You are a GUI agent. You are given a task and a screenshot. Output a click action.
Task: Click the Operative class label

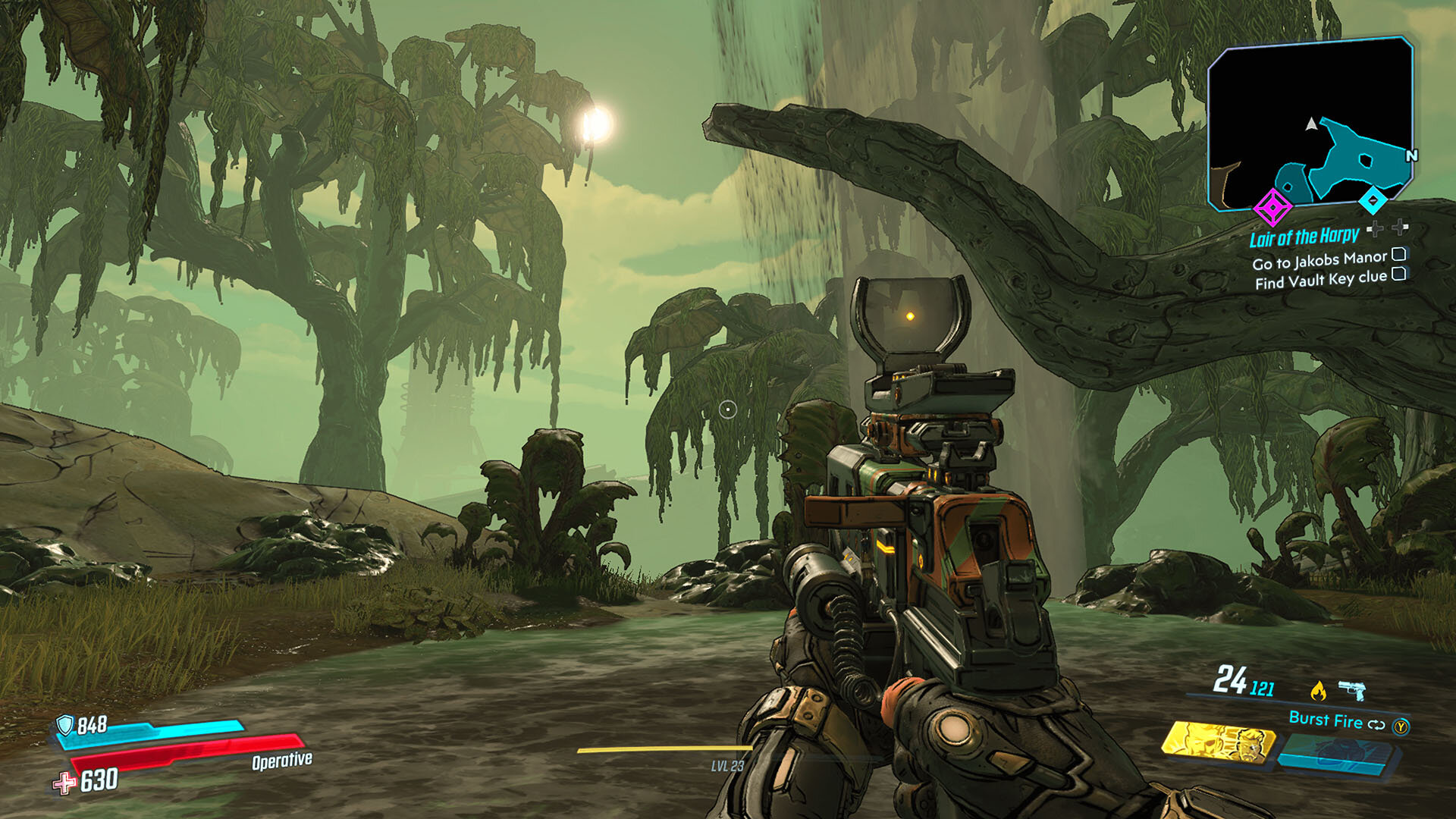pyautogui.click(x=281, y=760)
